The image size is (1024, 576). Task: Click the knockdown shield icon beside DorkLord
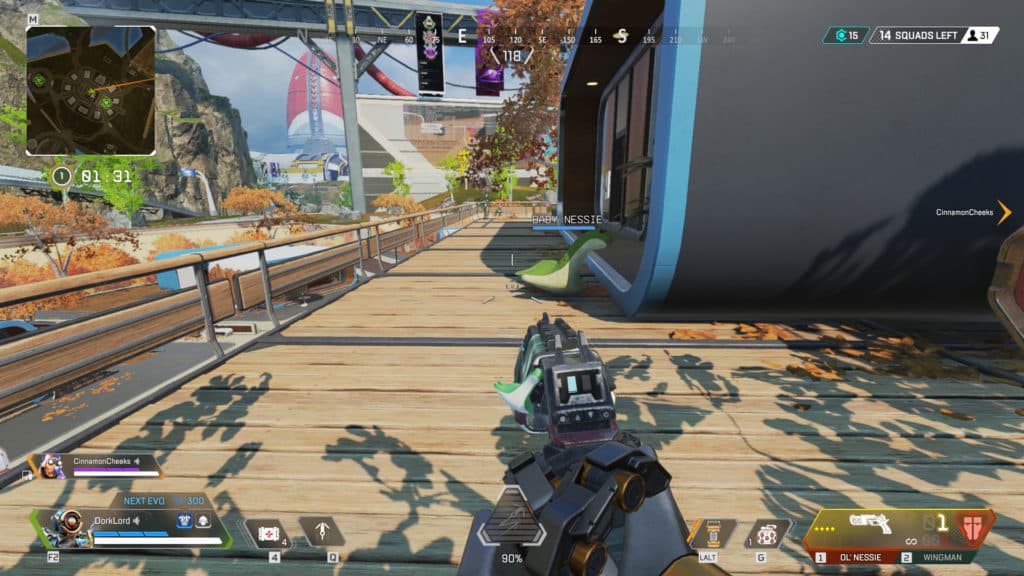tap(203, 520)
